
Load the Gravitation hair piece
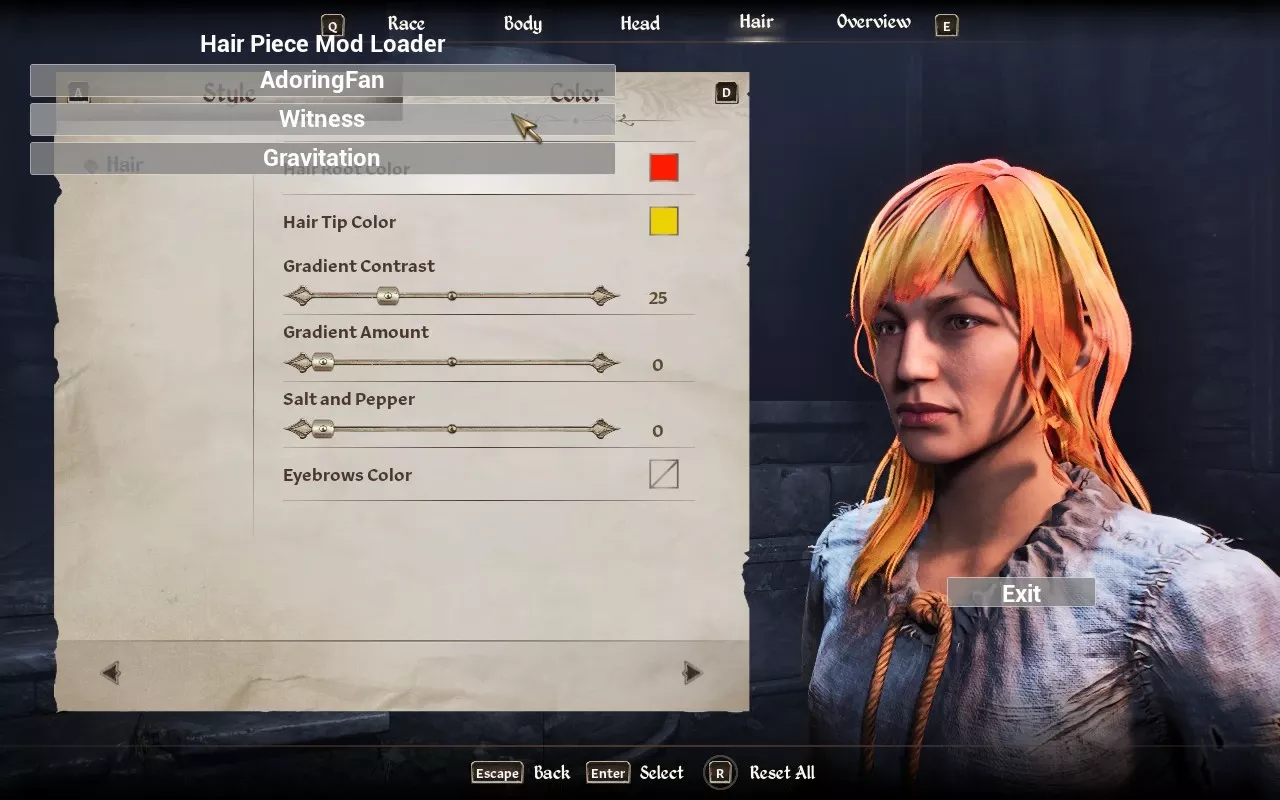322,158
